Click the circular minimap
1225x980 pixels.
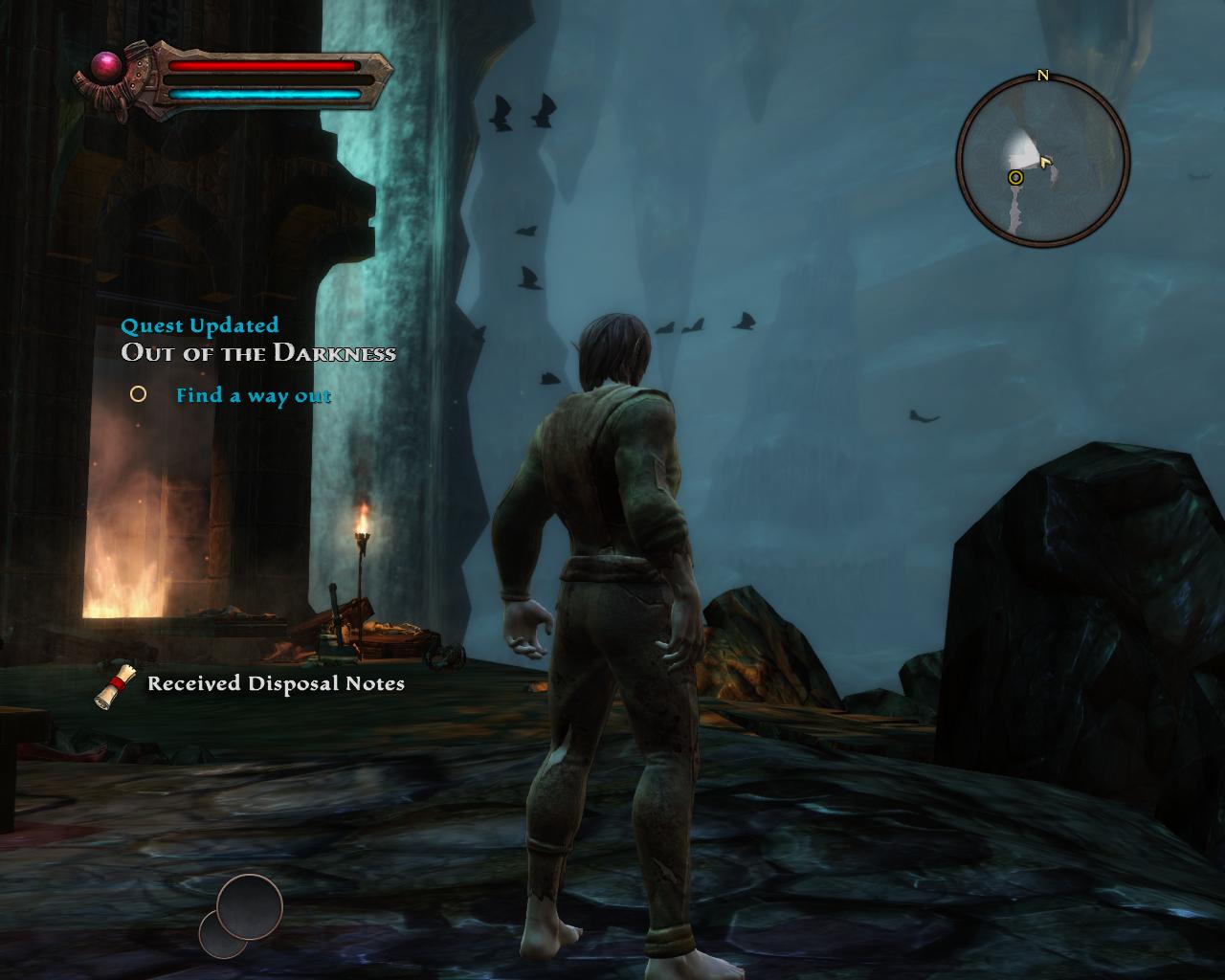pos(1042,160)
